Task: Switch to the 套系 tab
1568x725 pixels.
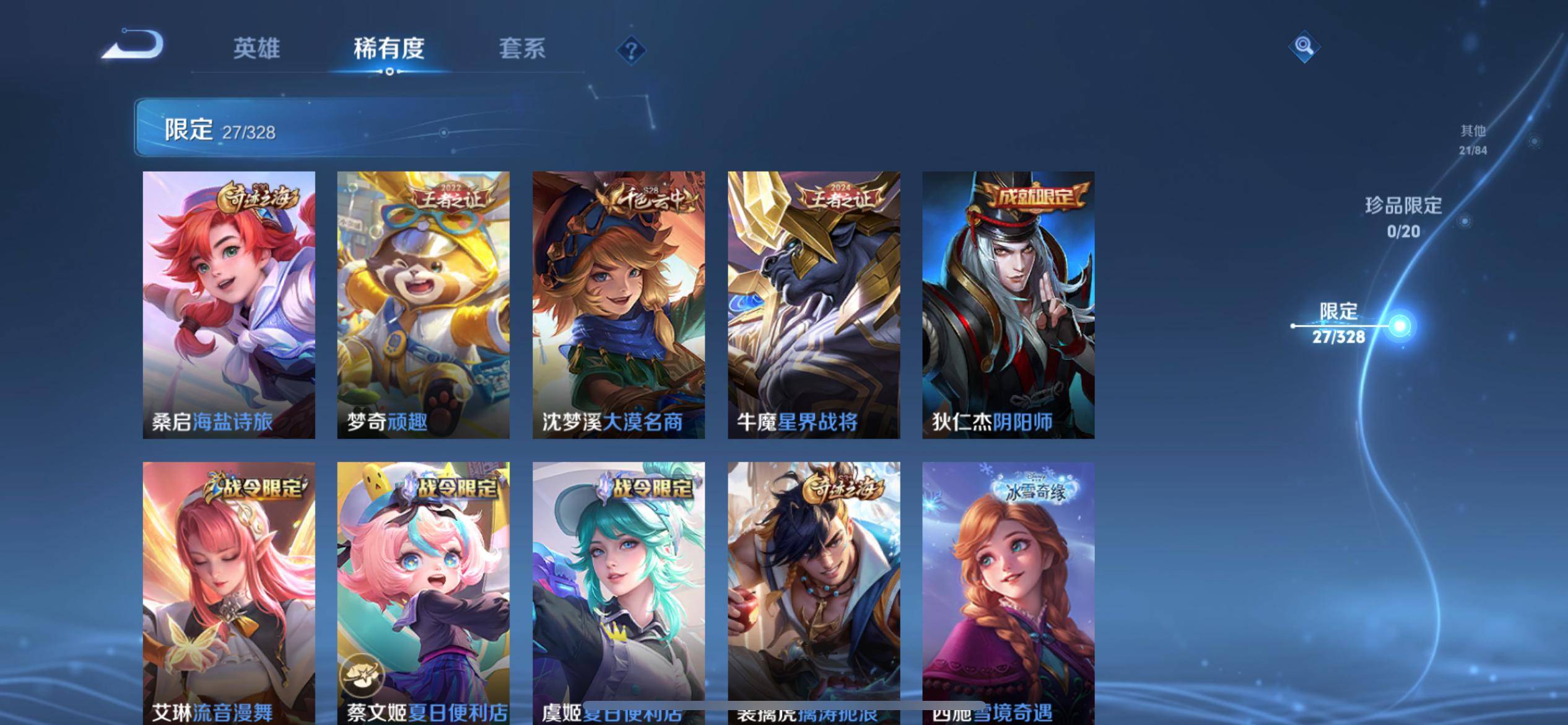Action: click(x=523, y=48)
